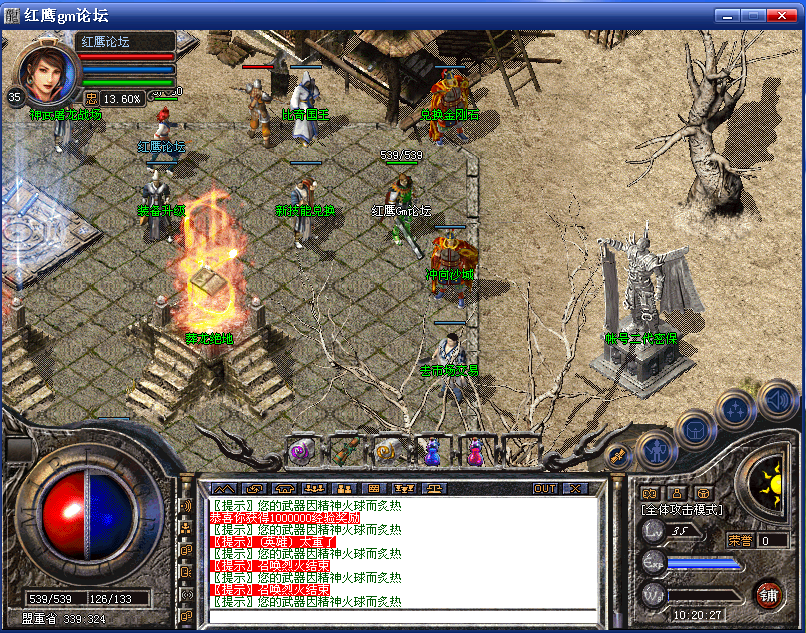Open the skills button with sparkle stars
Image resolution: width=806 pixels, height=633 pixels.
point(736,408)
